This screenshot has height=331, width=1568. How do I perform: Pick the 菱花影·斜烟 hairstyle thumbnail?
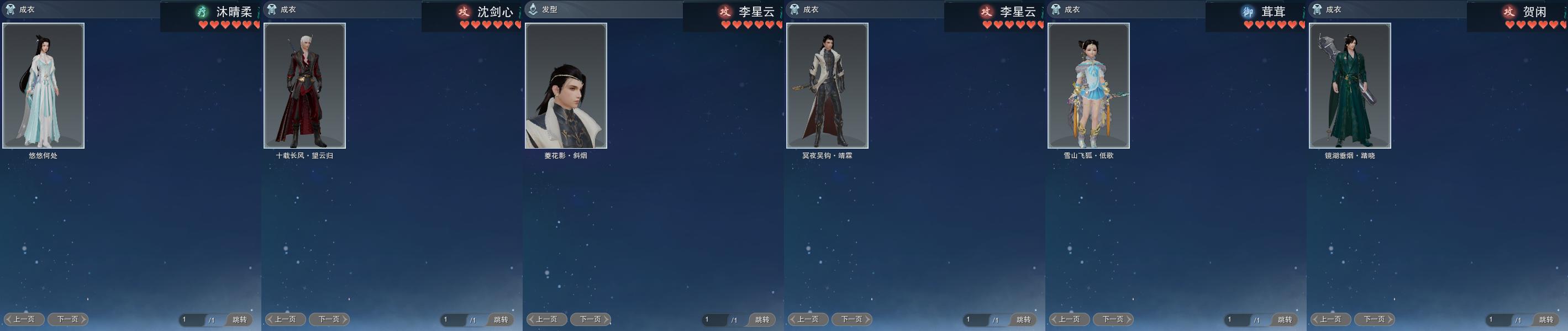pos(565,86)
